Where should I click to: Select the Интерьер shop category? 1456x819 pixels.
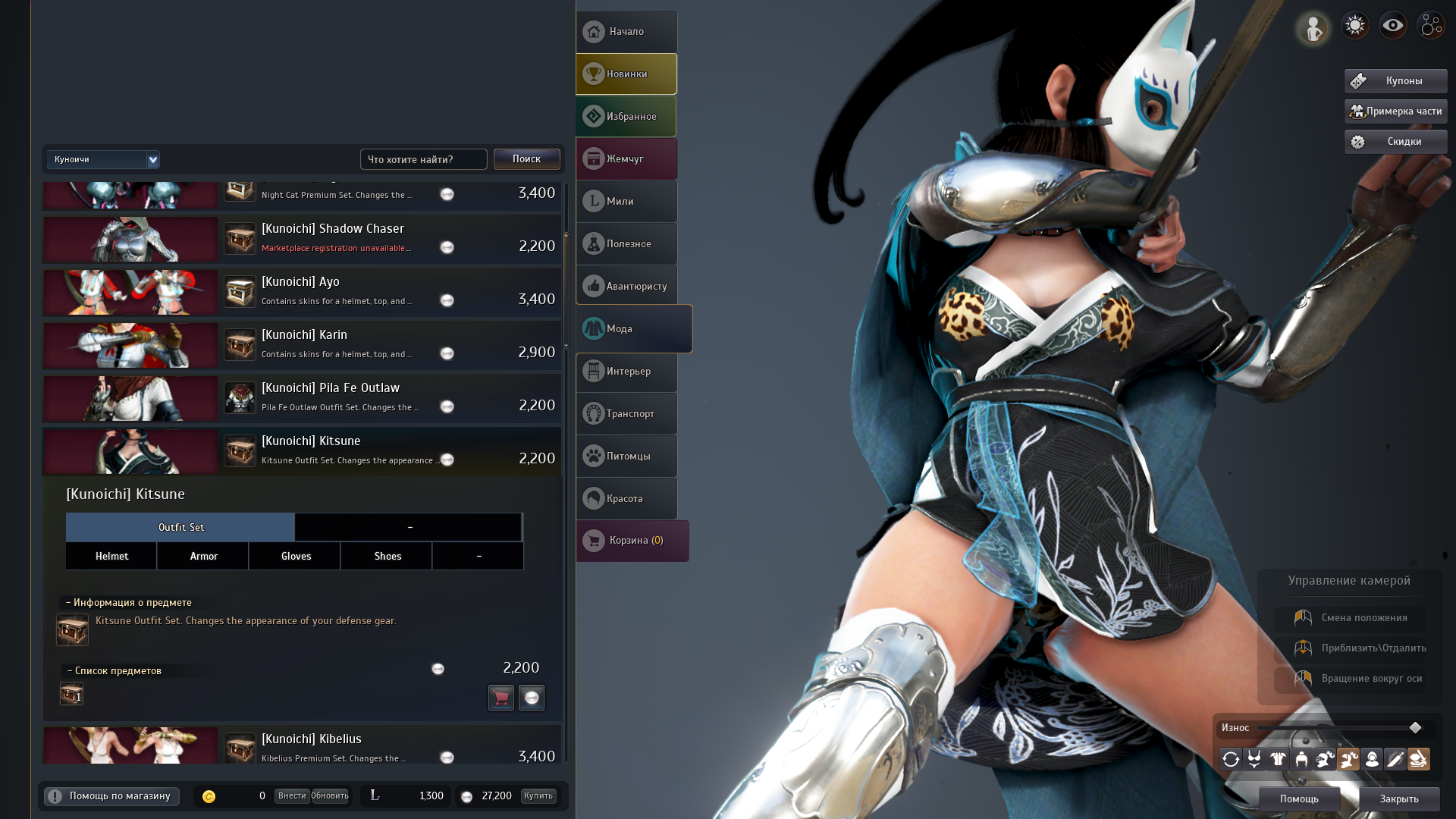coord(626,371)
